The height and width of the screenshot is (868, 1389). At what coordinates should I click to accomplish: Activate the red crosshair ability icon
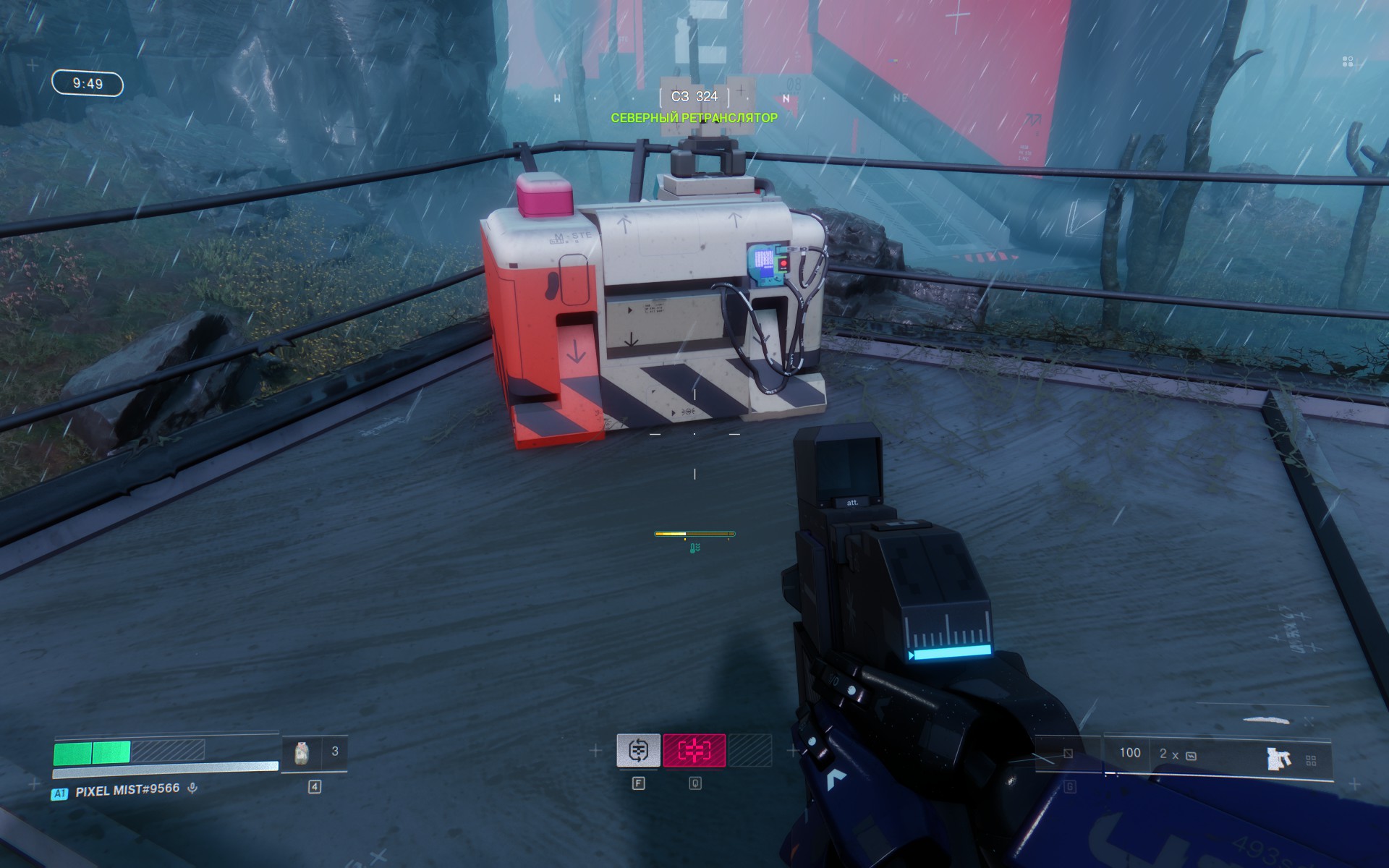(694, 751)
